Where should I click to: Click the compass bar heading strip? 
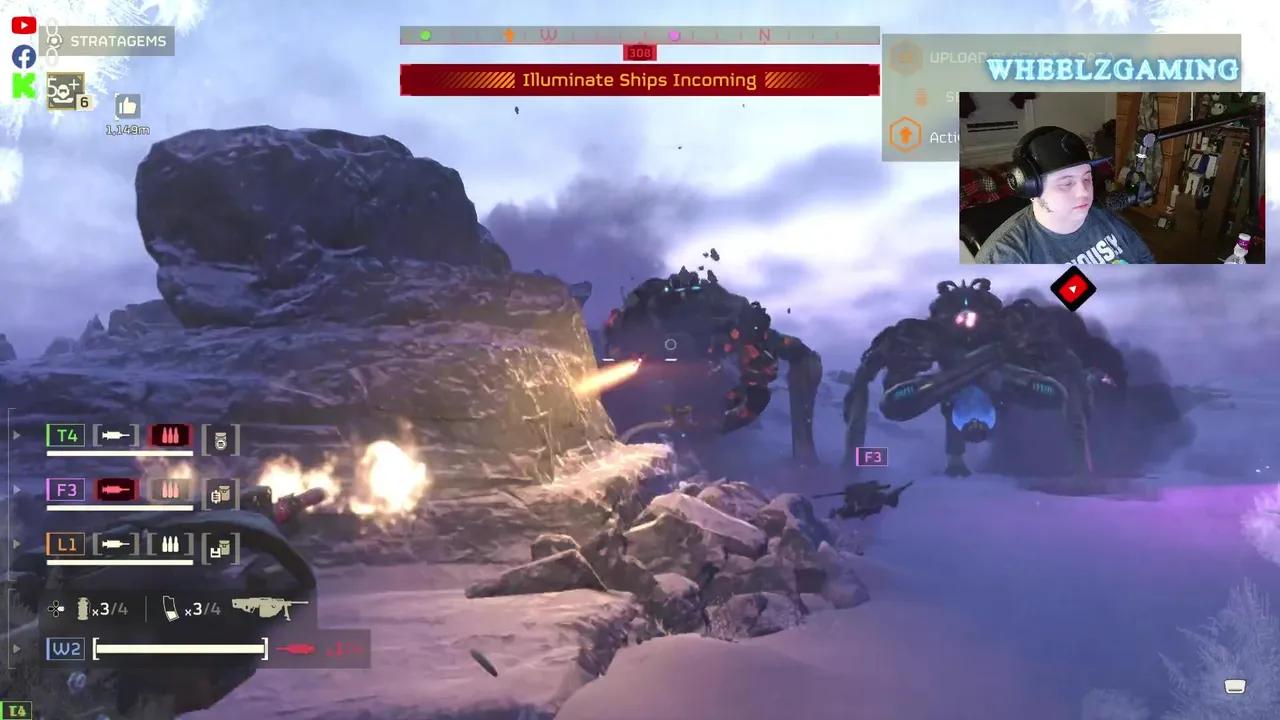tap(639, 35)
